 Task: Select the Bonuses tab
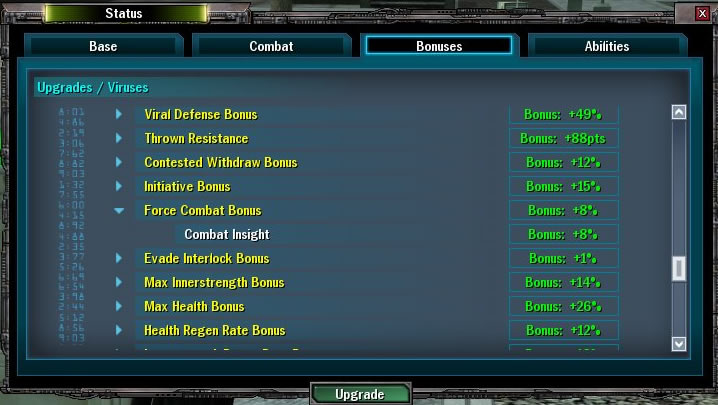click(x=439, y=46)
